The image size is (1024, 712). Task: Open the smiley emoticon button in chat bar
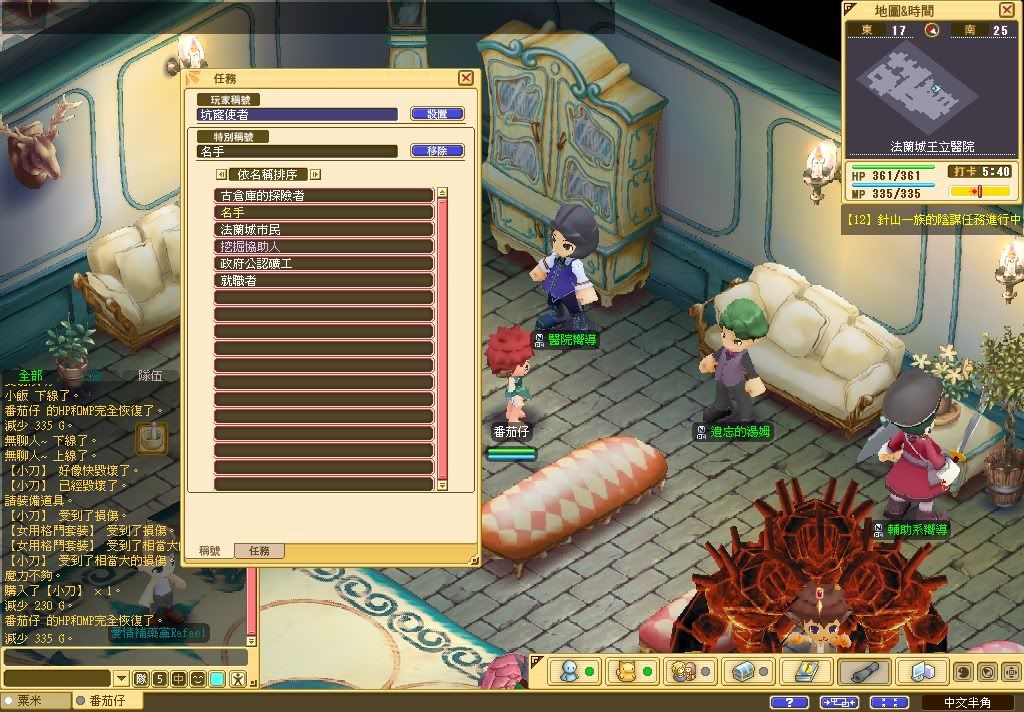[x=197, y=679]
